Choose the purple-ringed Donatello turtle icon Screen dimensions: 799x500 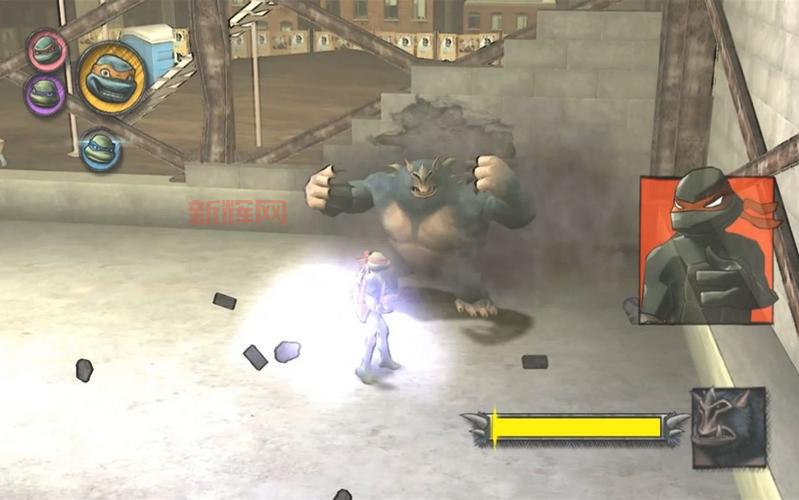tap(44, 94)
